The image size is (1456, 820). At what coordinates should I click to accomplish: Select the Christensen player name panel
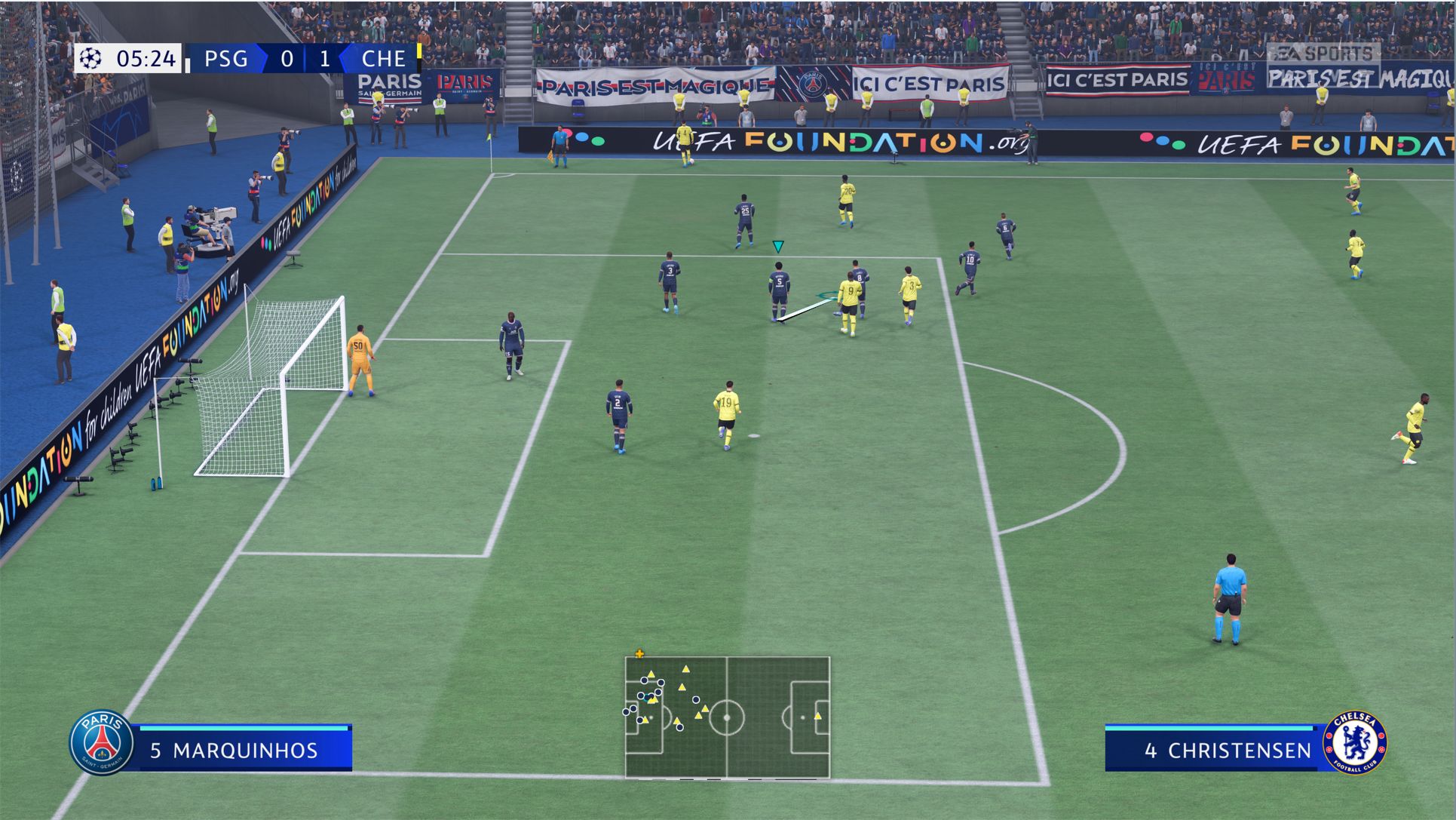[x=1215, y=750]
